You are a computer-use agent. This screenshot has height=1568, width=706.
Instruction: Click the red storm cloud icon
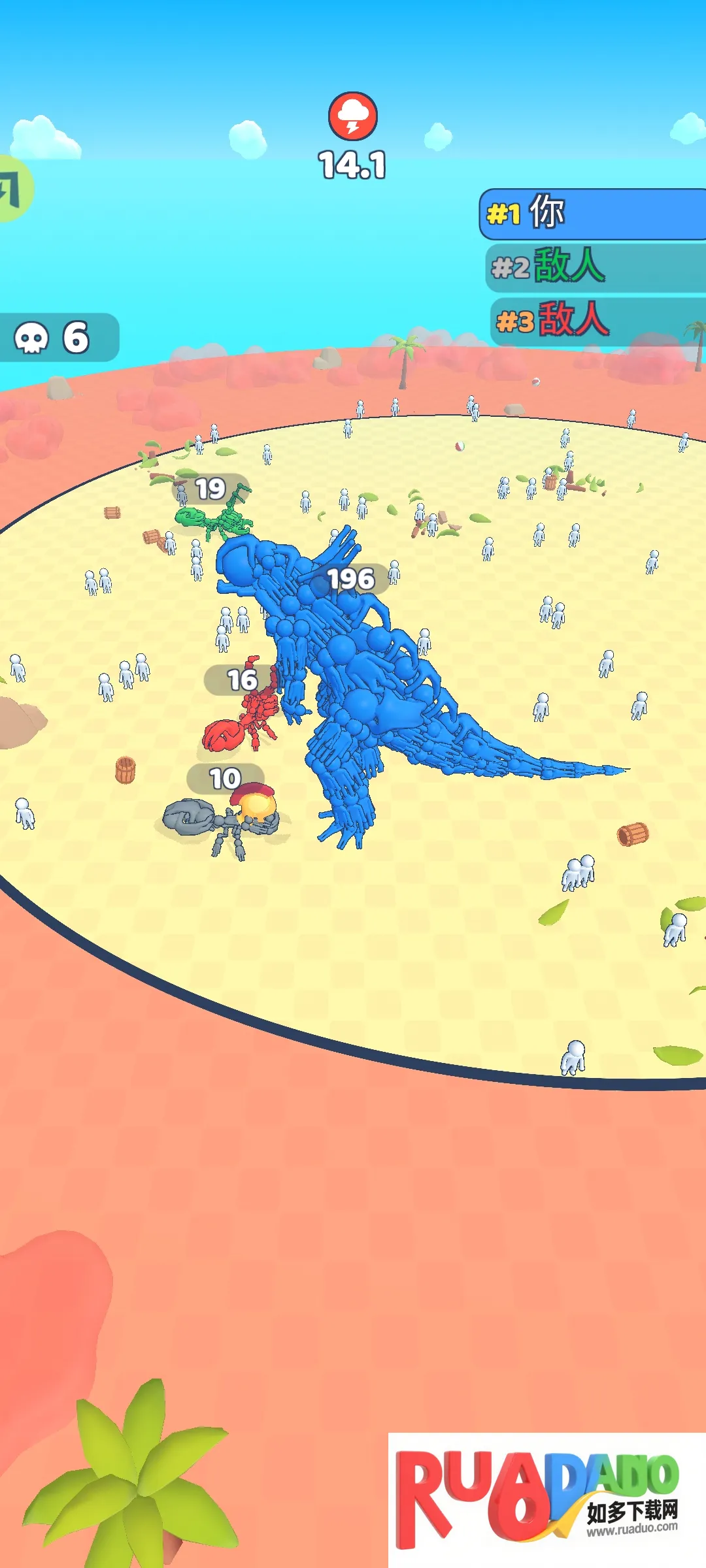pos(353,116)
